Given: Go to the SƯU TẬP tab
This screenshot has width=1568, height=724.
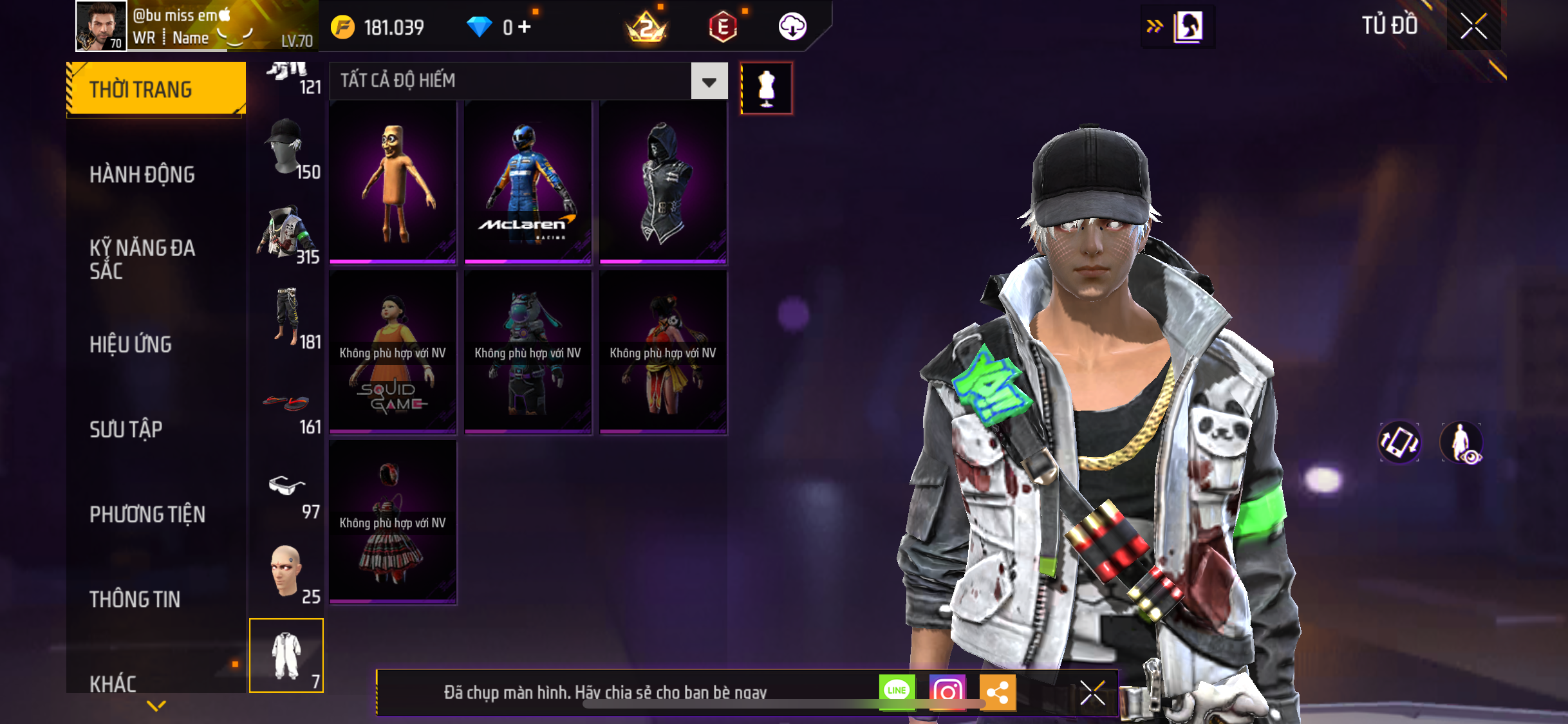Looking at the screenshot, I should (126, 429).
